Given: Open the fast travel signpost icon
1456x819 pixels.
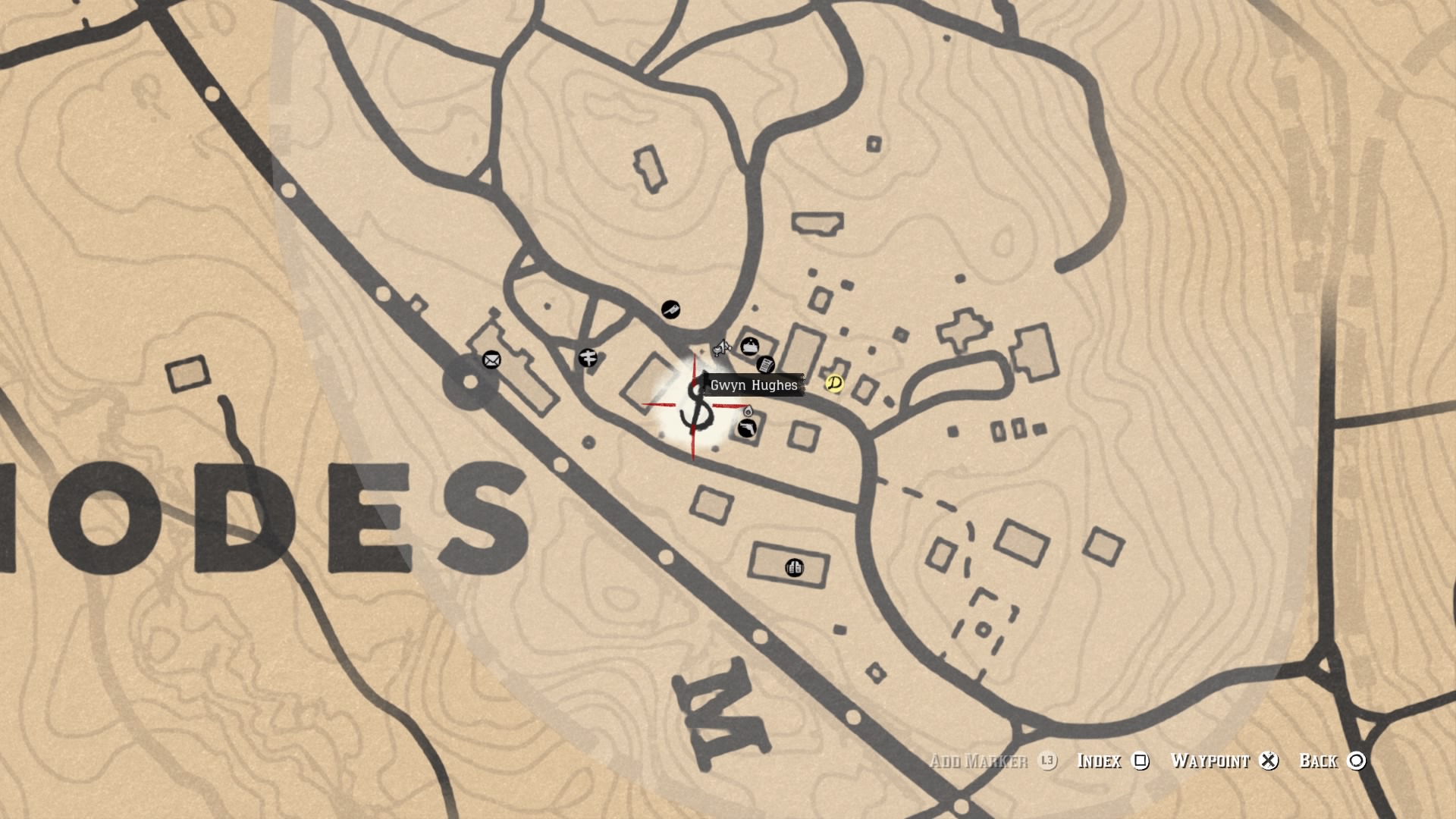Looking at the screenshot, I should pos(588,358).
